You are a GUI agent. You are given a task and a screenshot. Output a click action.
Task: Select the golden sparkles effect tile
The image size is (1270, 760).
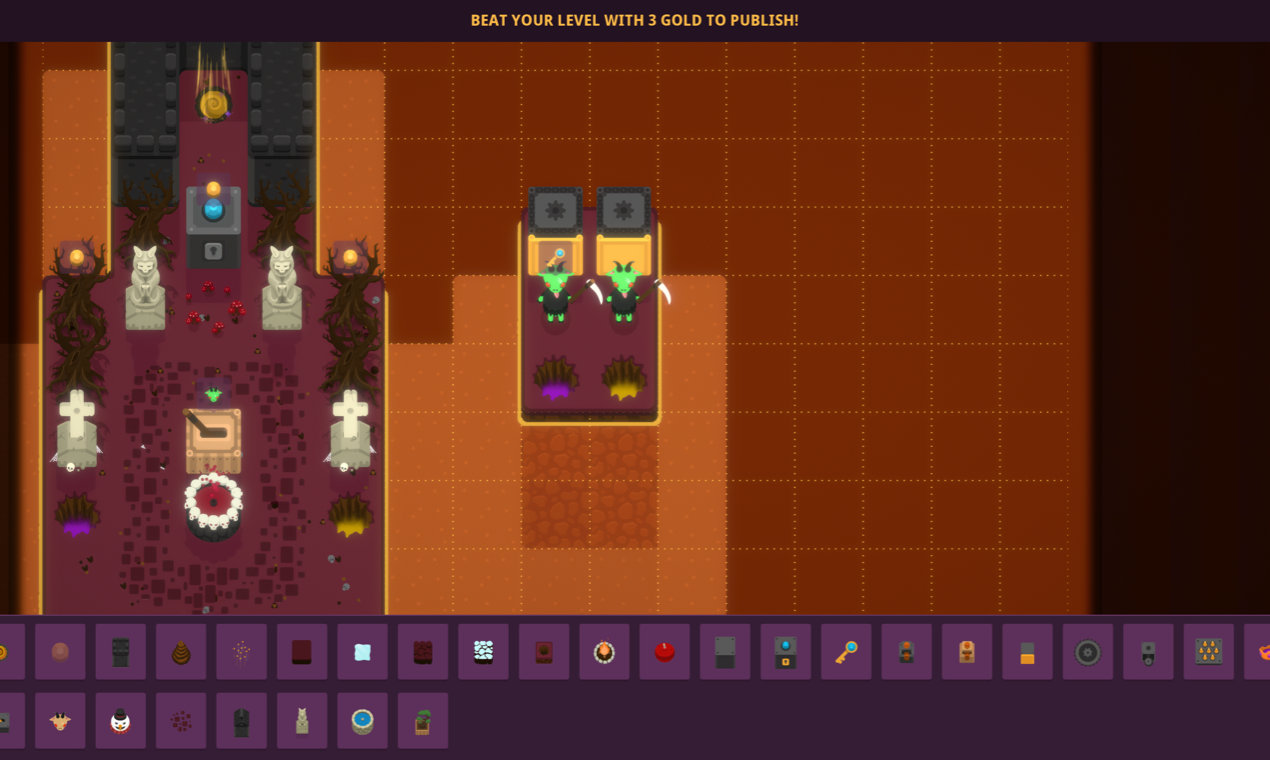pyautogui.click(x=241, y=652)
